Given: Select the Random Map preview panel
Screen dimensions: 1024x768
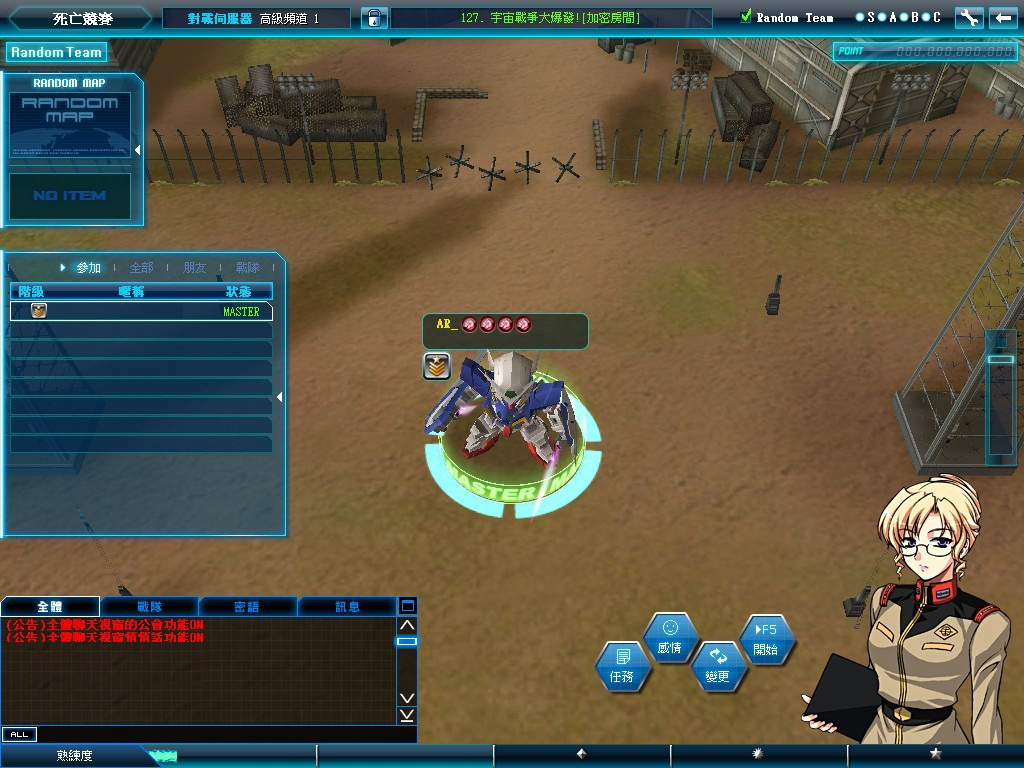Looking at the screenshot, I should 71,123.
